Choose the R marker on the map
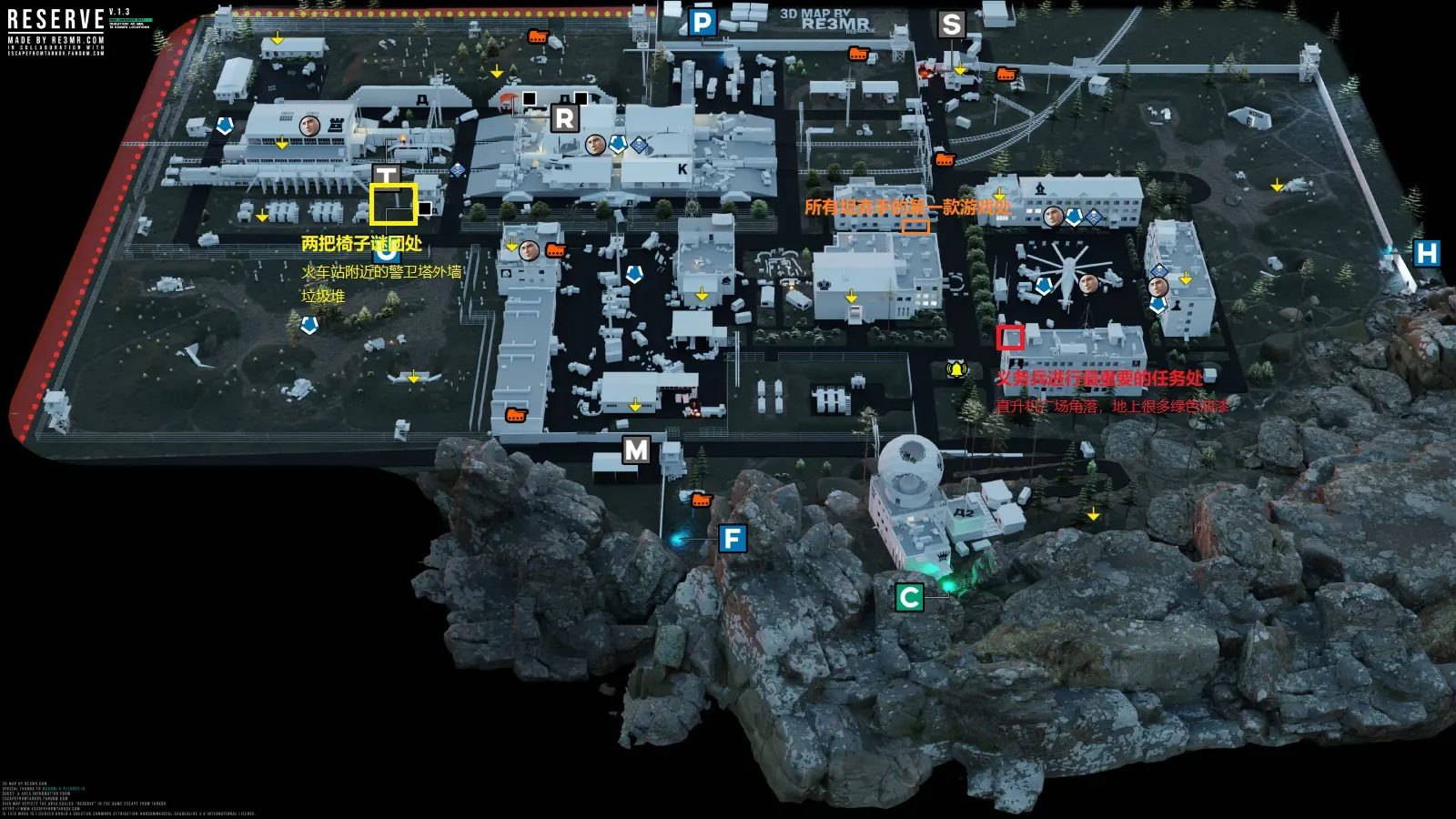Screen dimensions: 1456x819 coord(564,118)
